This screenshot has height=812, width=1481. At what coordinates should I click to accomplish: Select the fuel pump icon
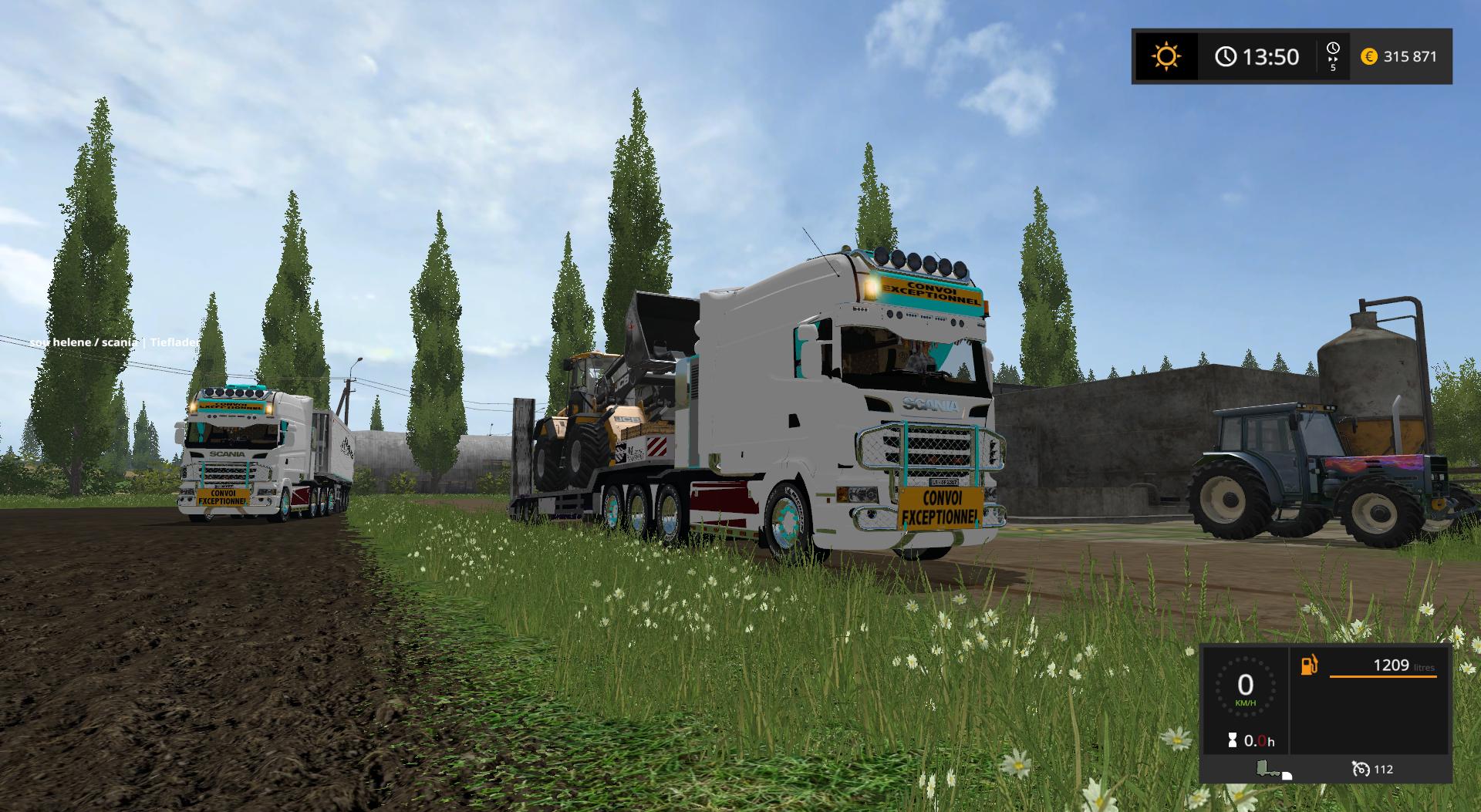1309,664
